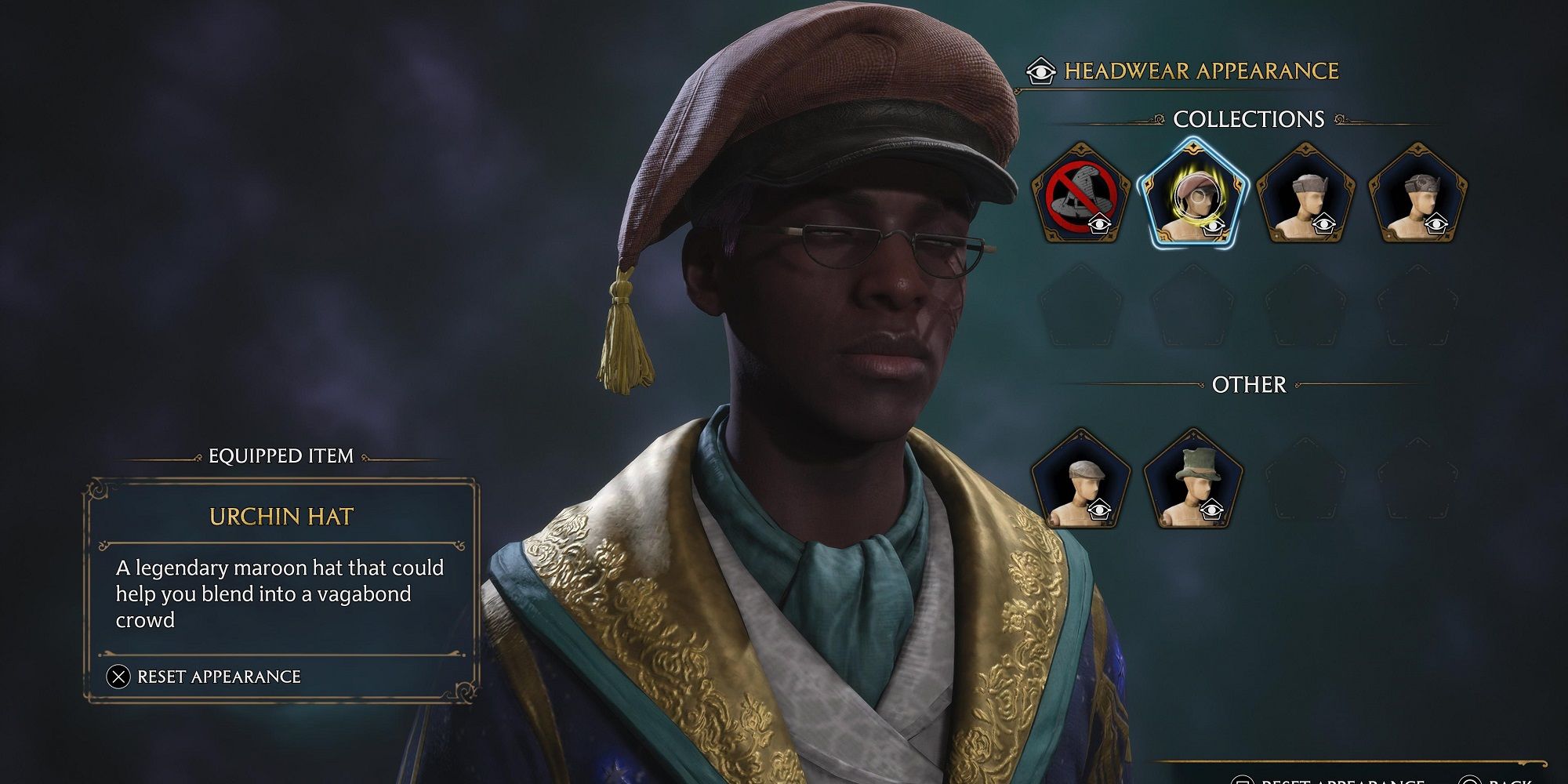Image resolution: width=1568 pixels, height=784 pixels.
Task: Switch to the Collections section header
Action: pyautogui.click(x=1247, y=119)
